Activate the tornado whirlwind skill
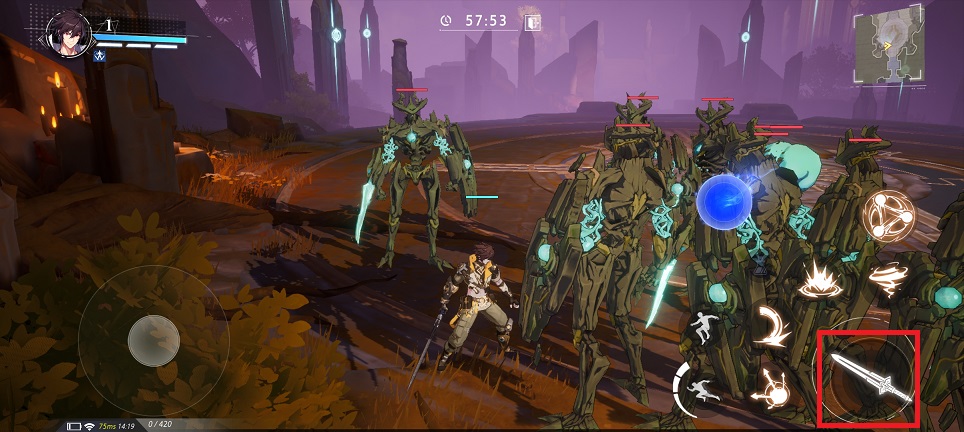Screen dimensions: 964x432 point(883,278)
